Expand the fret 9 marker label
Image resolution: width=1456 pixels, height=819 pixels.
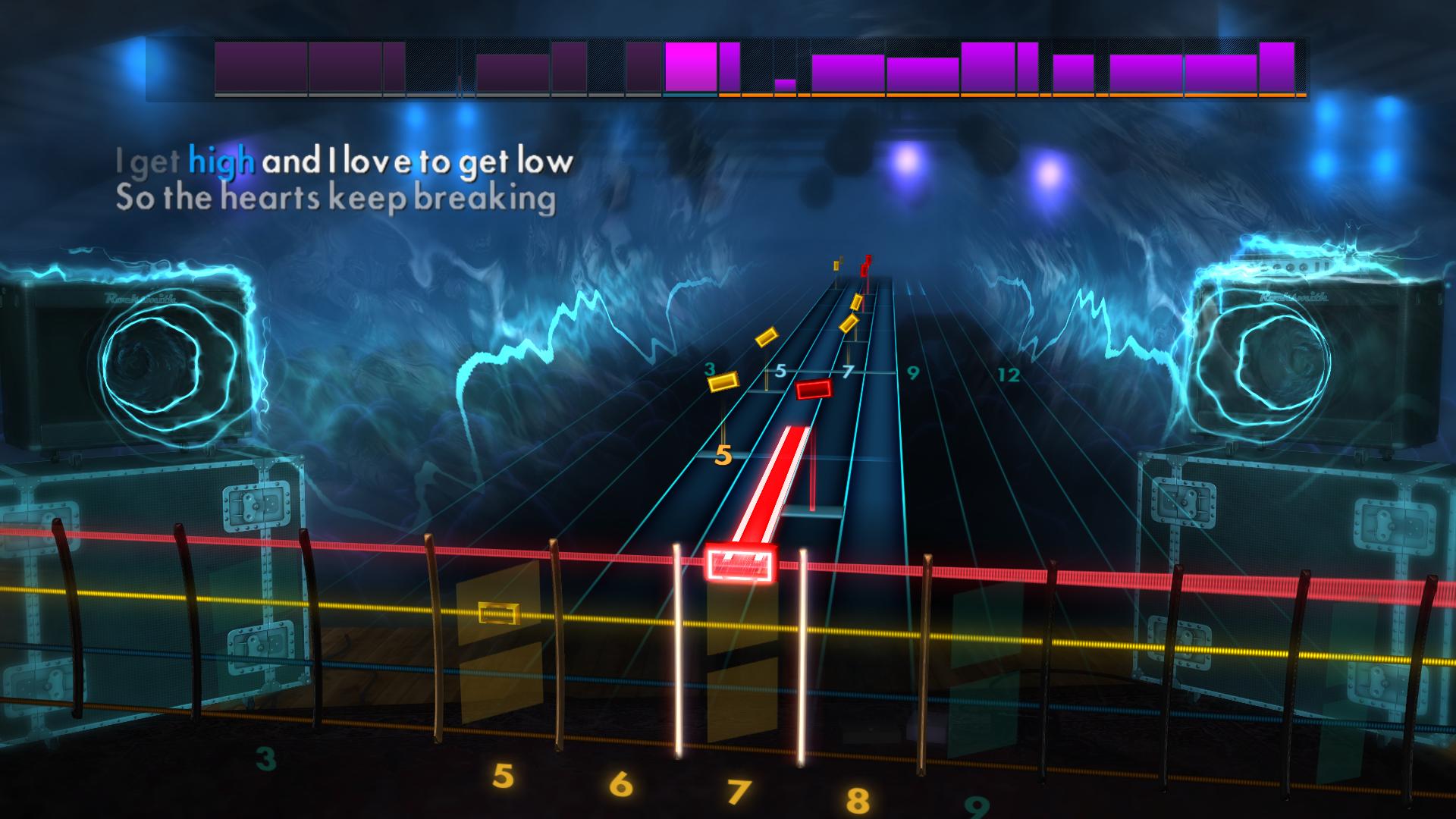912,373
